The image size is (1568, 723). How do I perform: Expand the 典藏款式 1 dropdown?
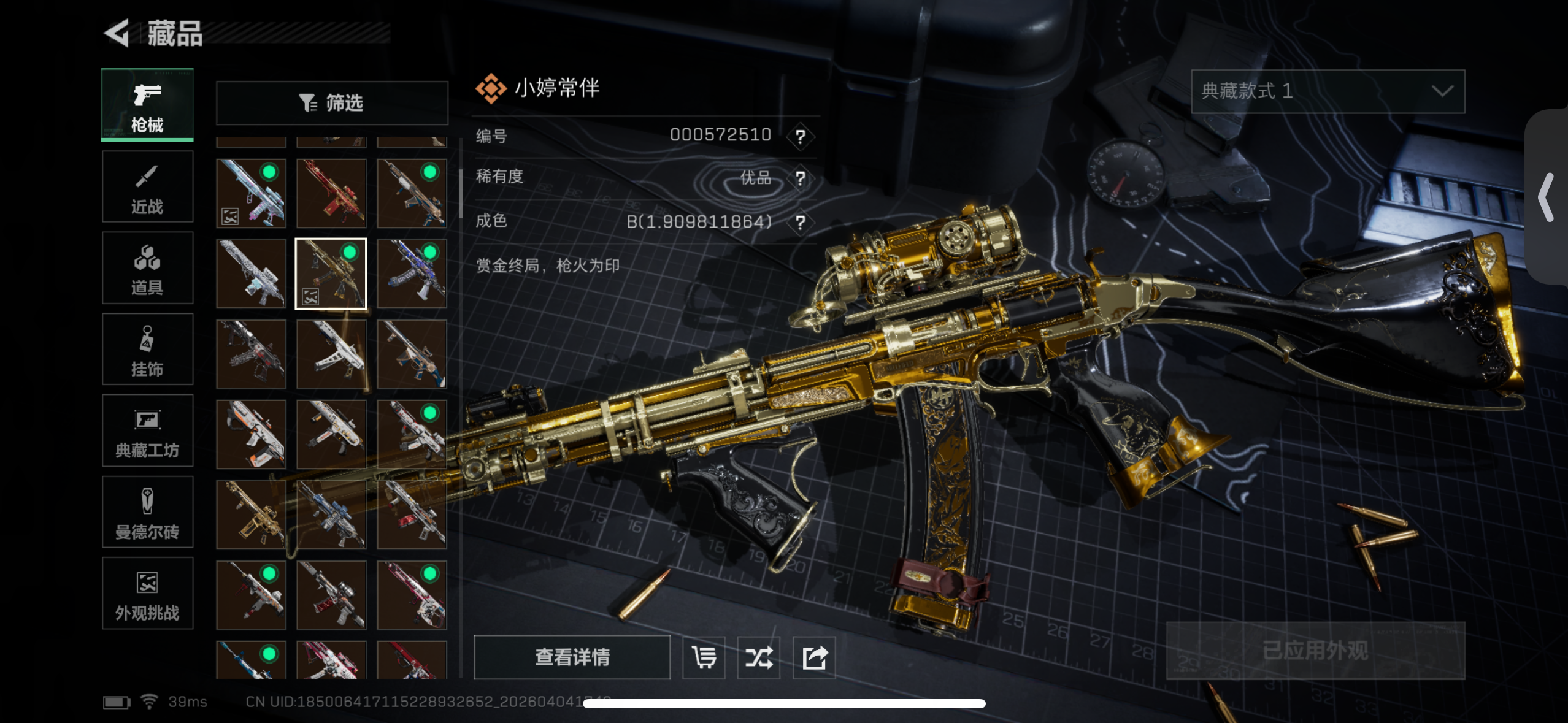(1328, 91)
